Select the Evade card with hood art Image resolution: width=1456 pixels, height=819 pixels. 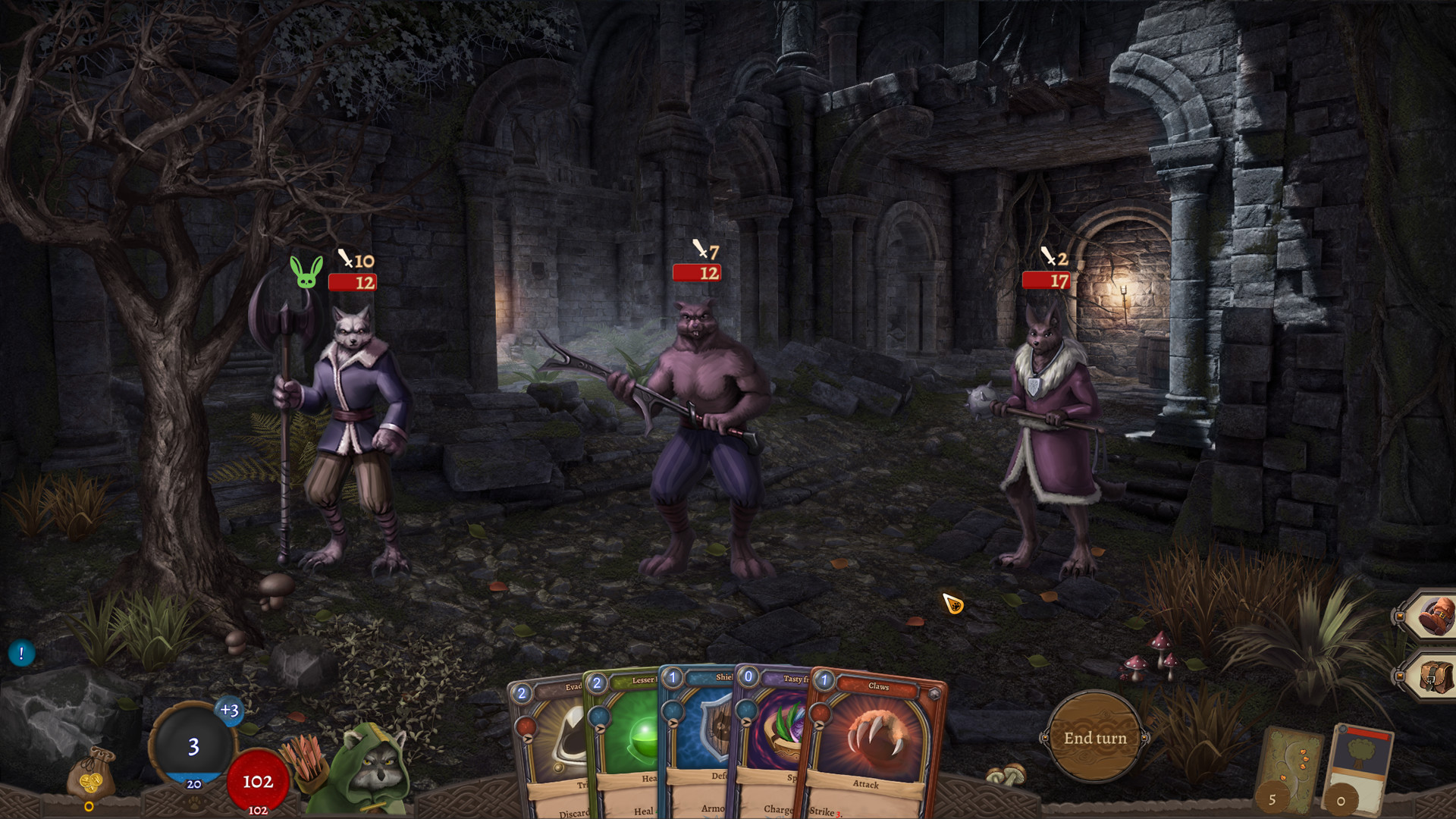pyautogui.click(x=550, y=739)
